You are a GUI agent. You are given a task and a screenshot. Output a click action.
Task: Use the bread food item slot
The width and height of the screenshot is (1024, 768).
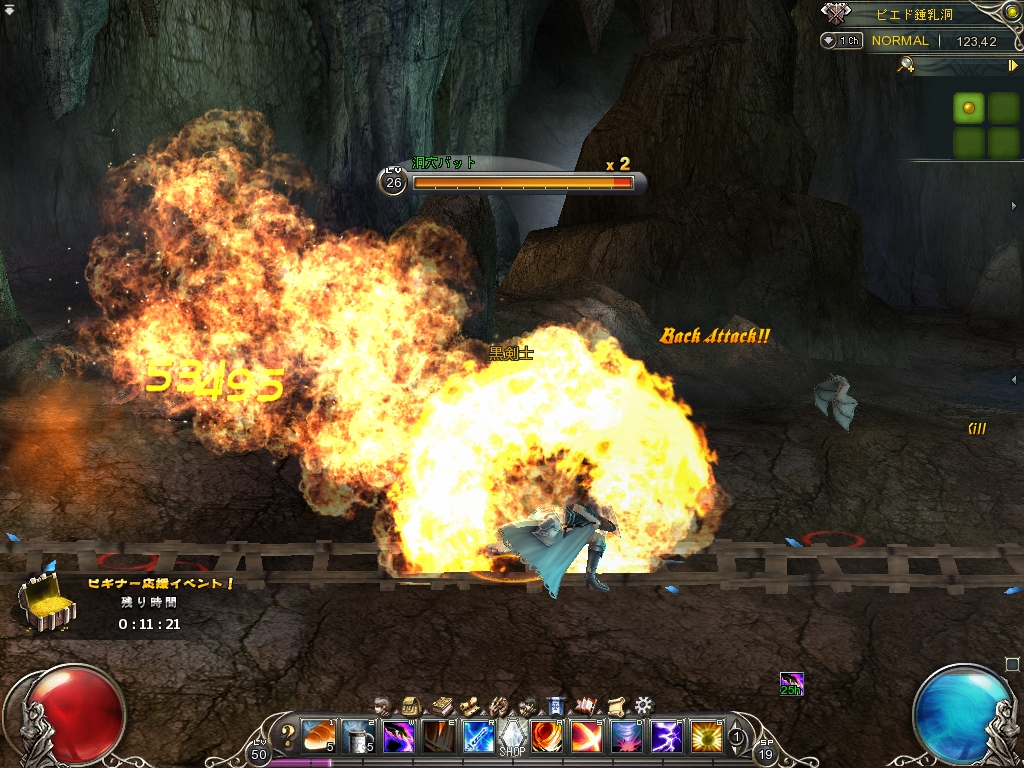point(318,737)
